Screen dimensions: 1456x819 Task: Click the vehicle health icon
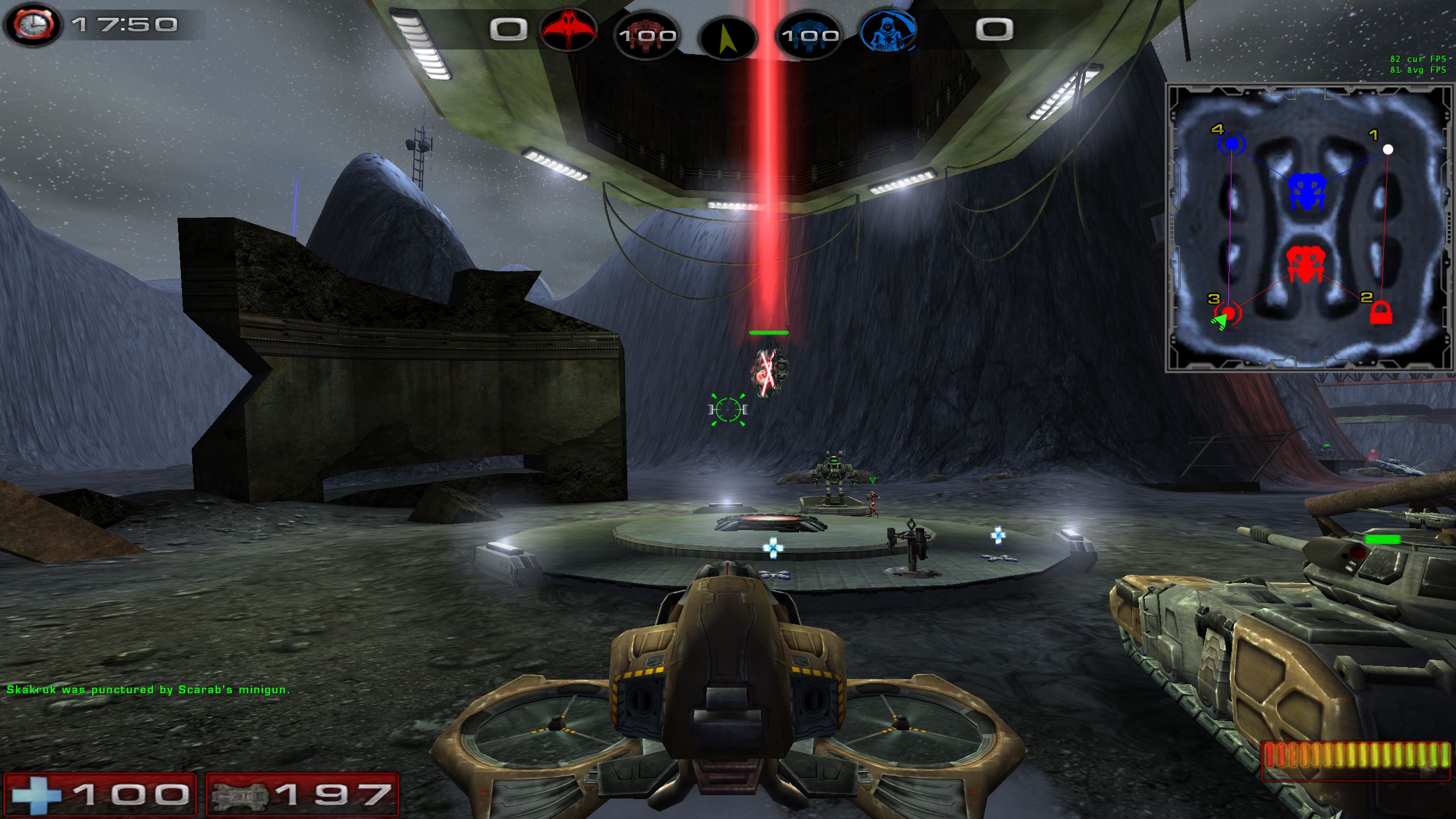(x=239, y=795)
